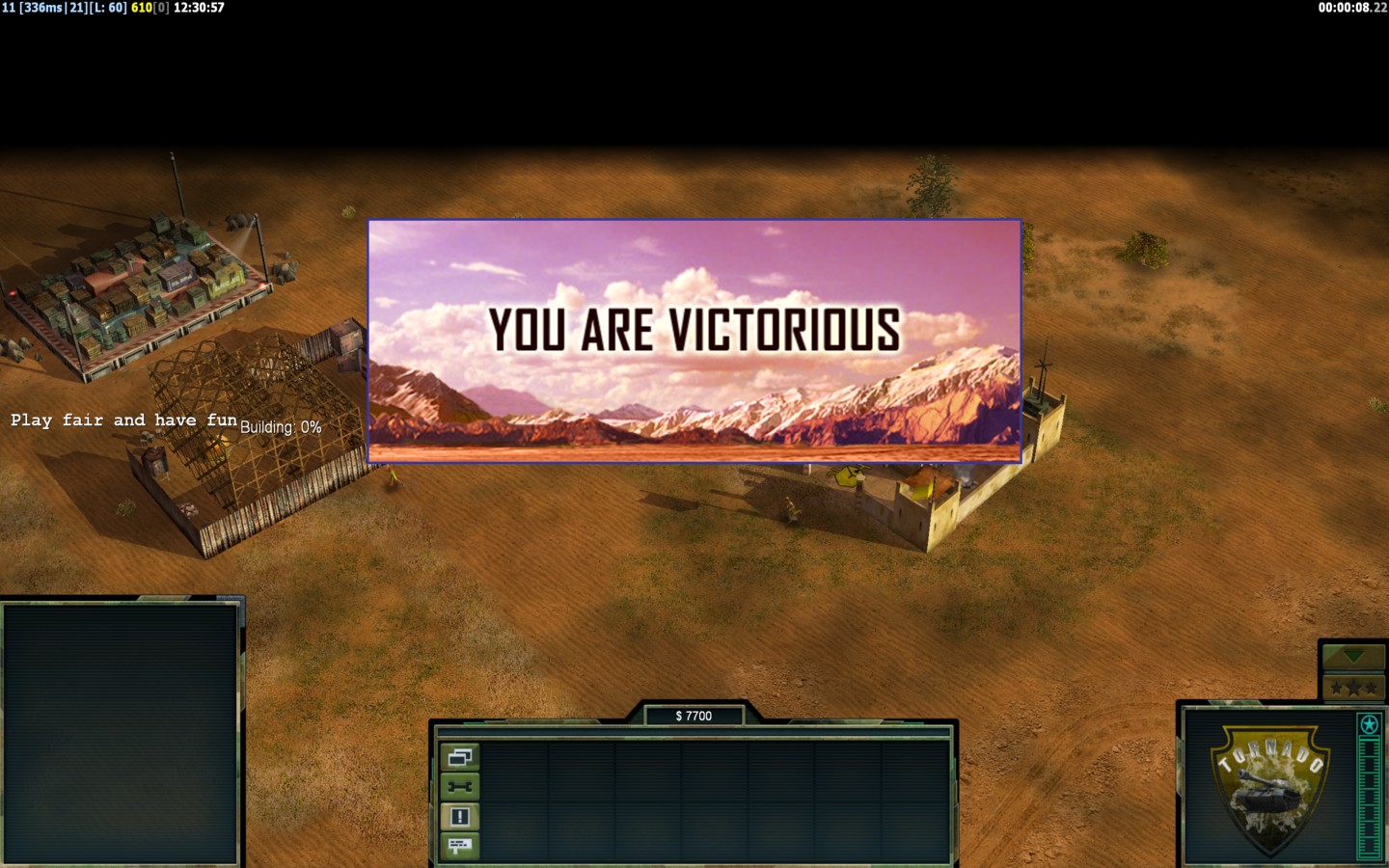Screen dimensions: 1389x868
Task: Click the blank minimap panel
Action: (121, 733)
